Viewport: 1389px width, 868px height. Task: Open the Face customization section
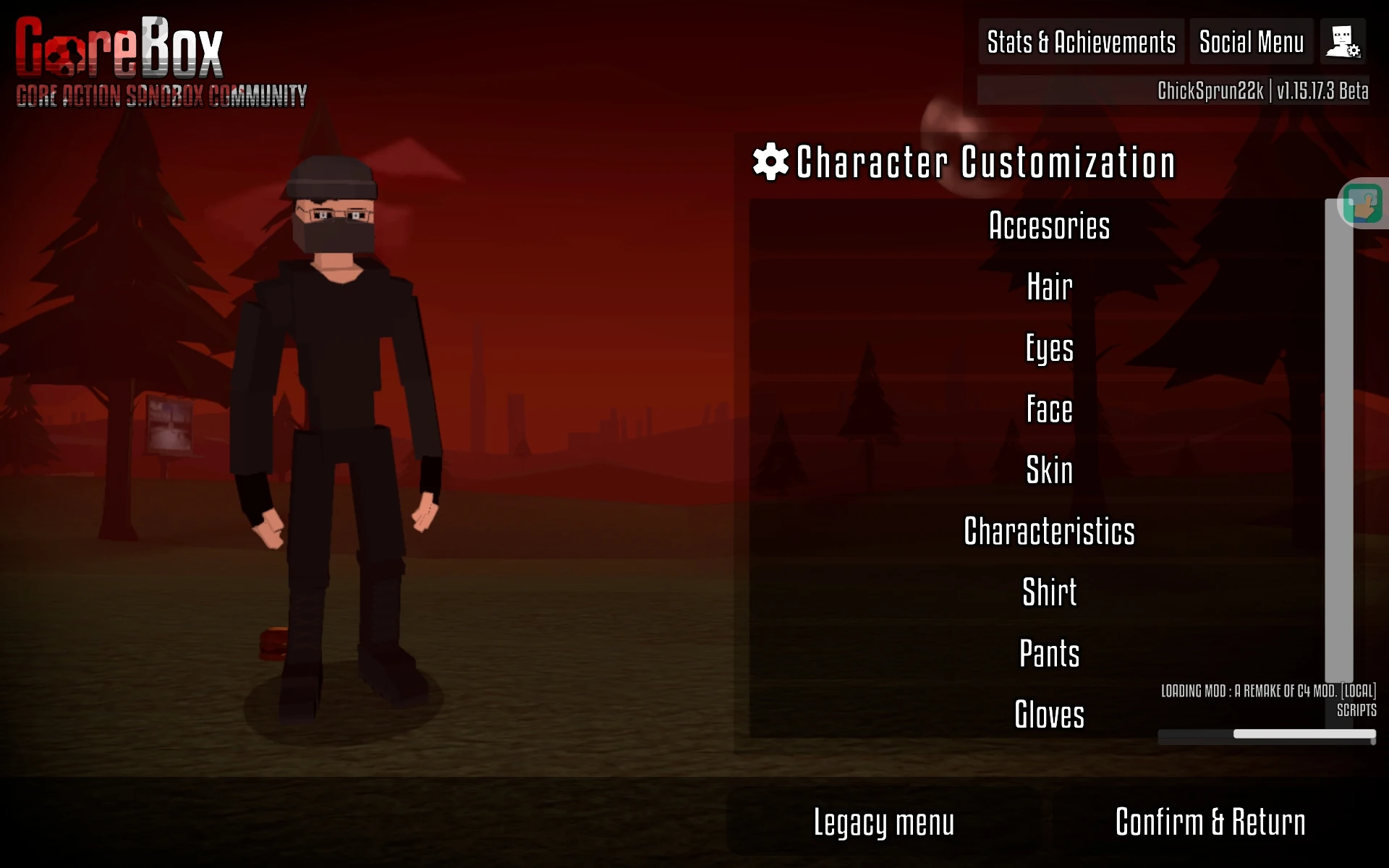[x=1049, y=409]
